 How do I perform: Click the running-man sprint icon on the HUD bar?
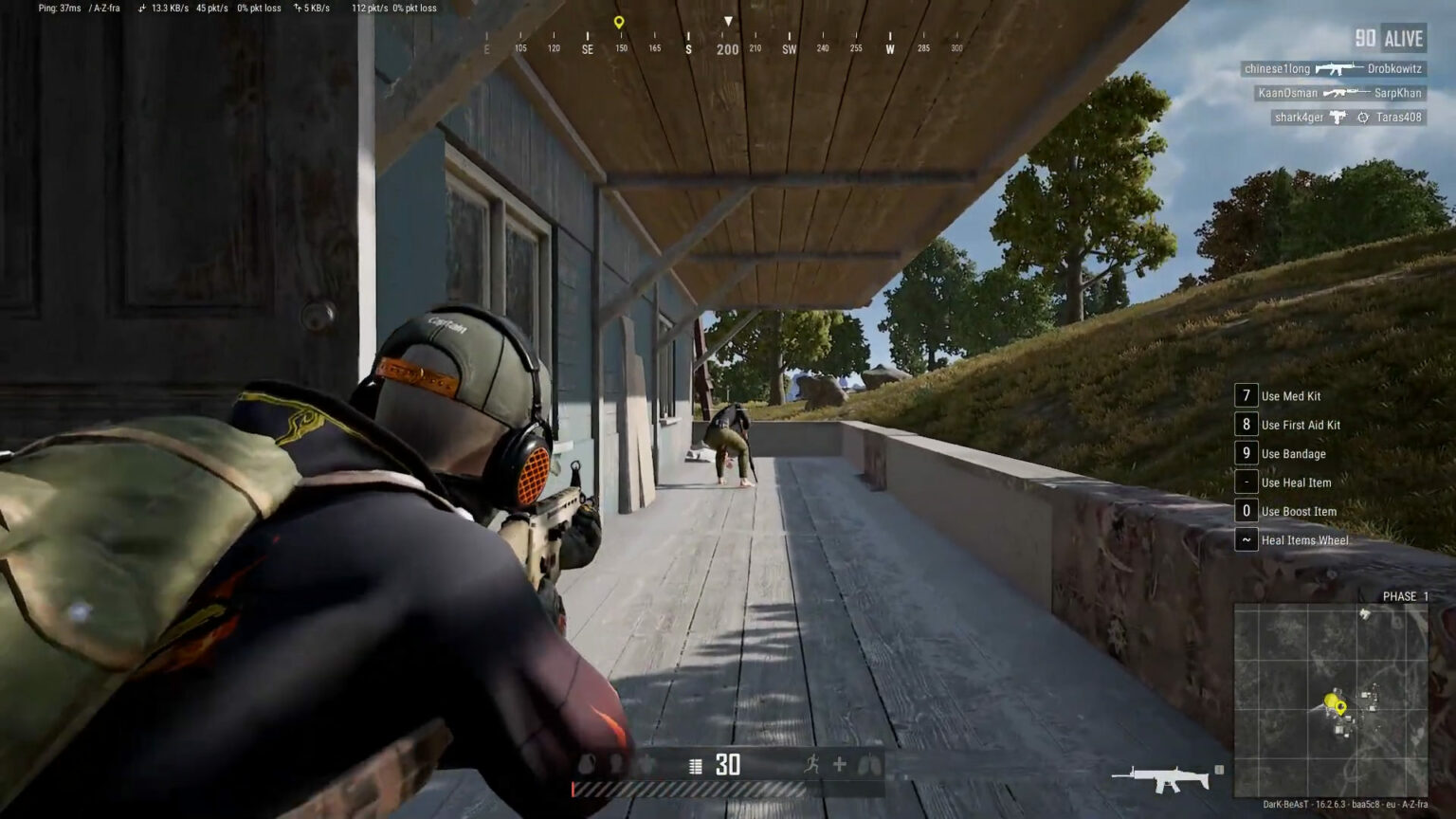(x=813, y=765)
